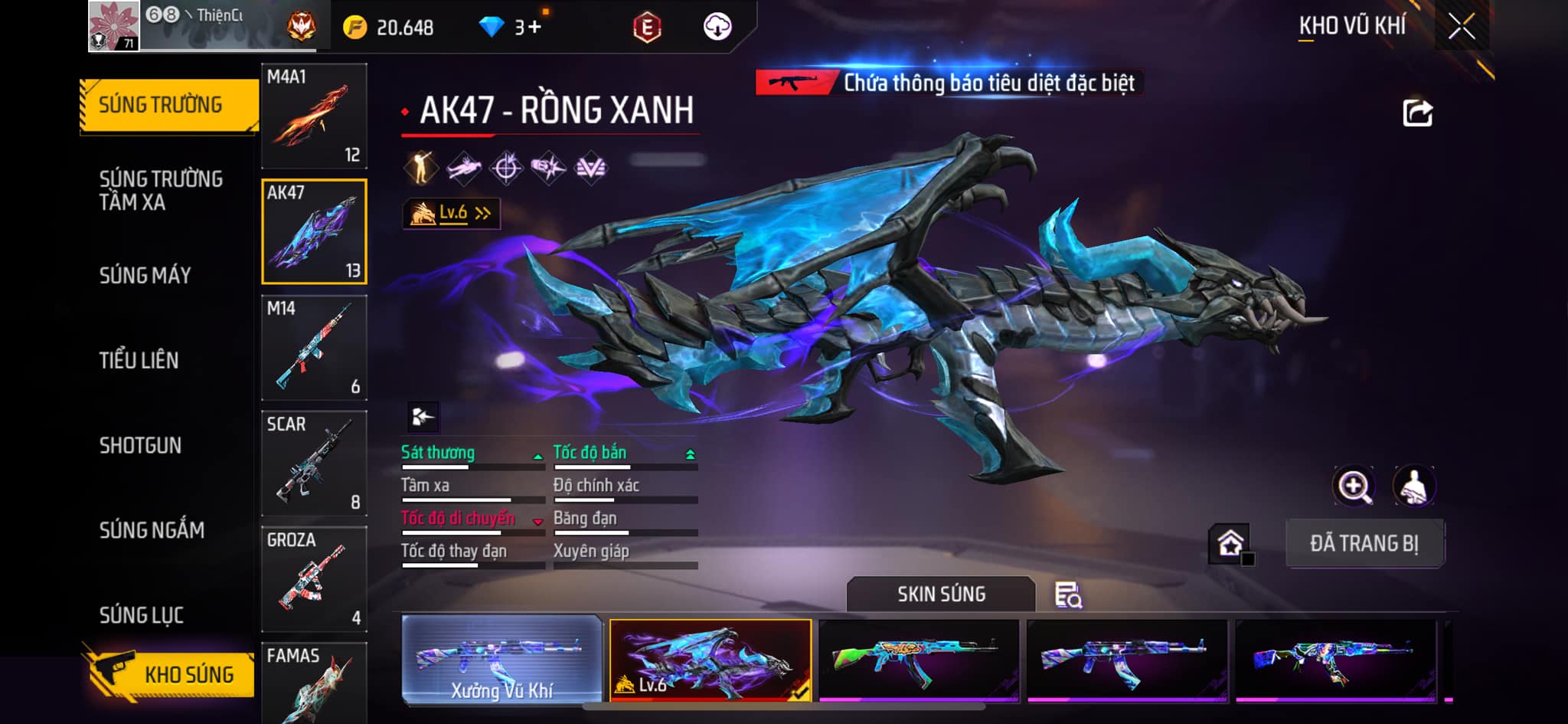The image size is (1568, 724).
Task: Select the SÚNG LỤC category
Action: tap(142, 615)
